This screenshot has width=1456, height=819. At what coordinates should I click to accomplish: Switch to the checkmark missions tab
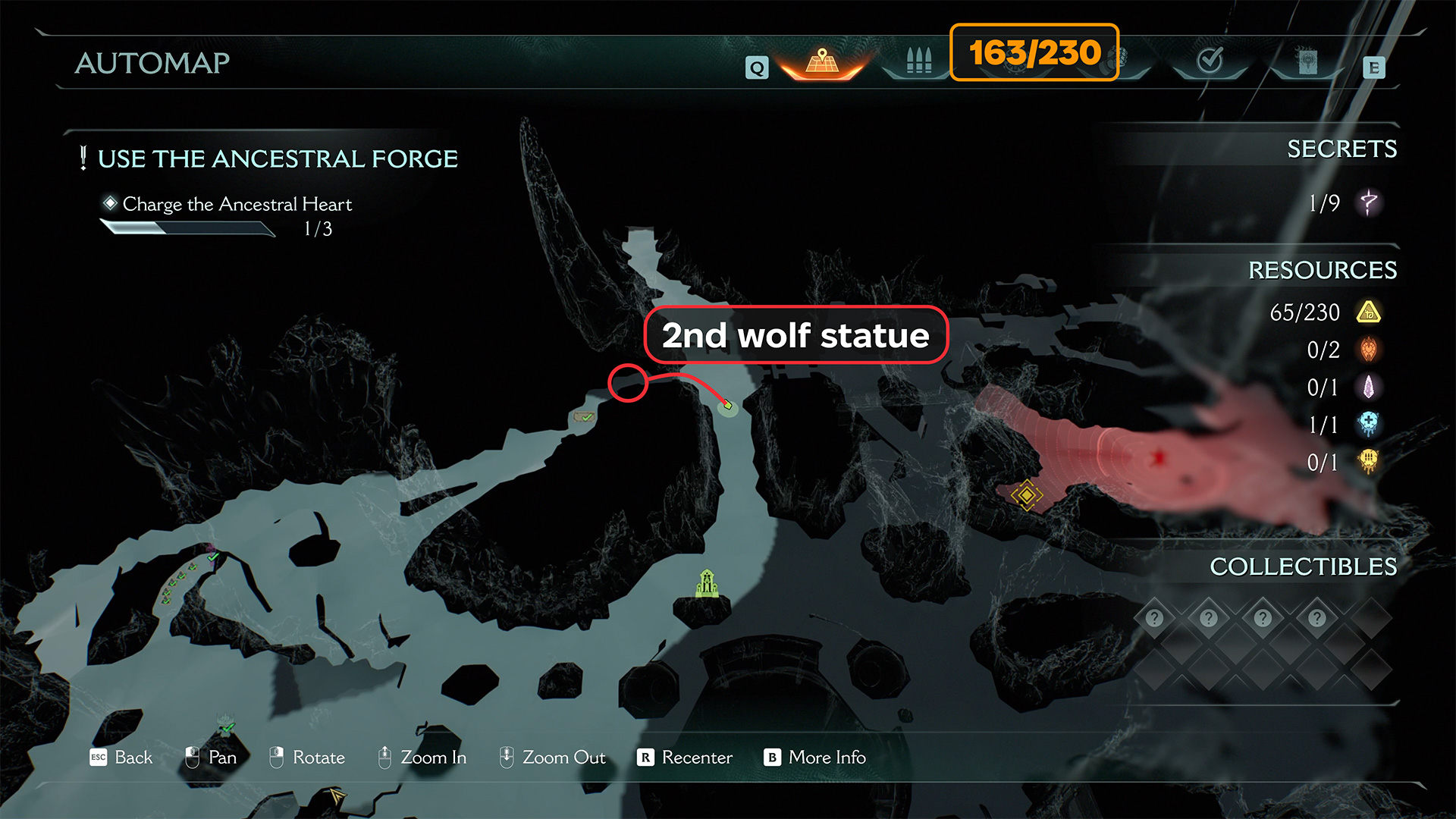click(x=1210, y=61)
